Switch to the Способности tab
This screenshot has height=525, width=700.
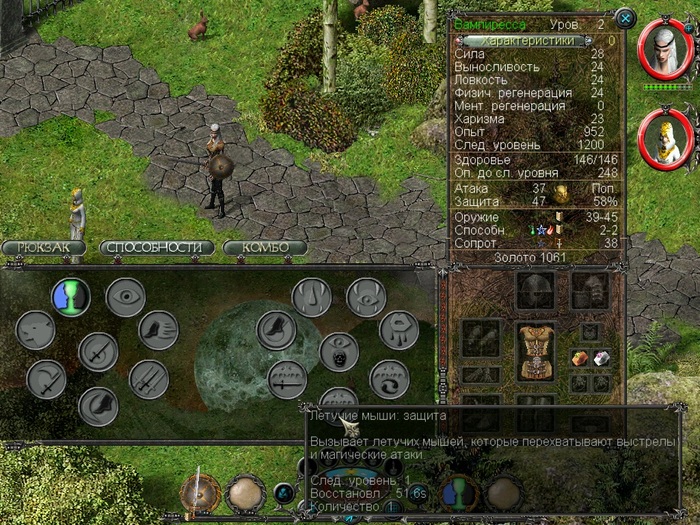tap(158, 247)
